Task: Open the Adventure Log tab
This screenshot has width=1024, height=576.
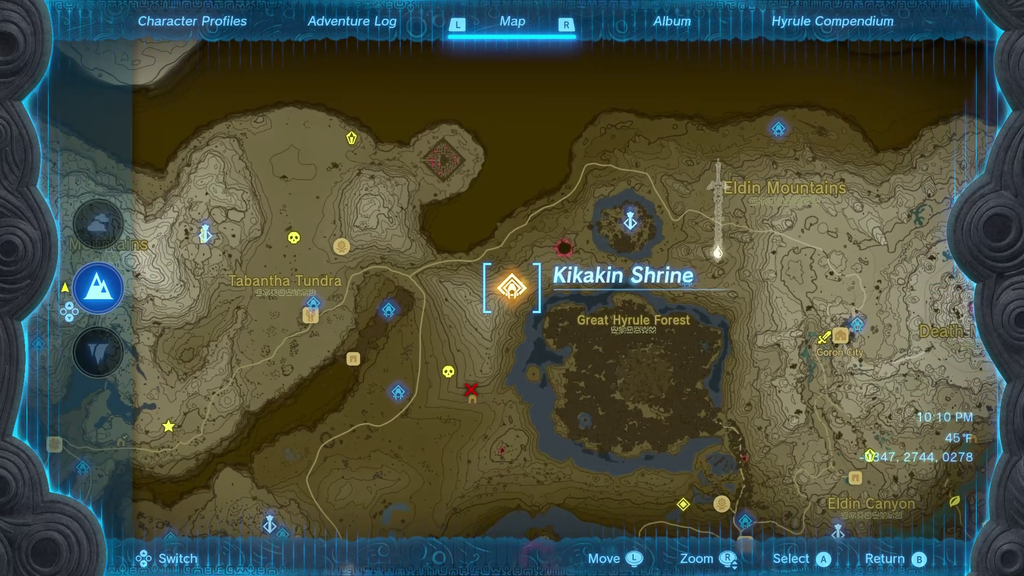Action: 352,21
